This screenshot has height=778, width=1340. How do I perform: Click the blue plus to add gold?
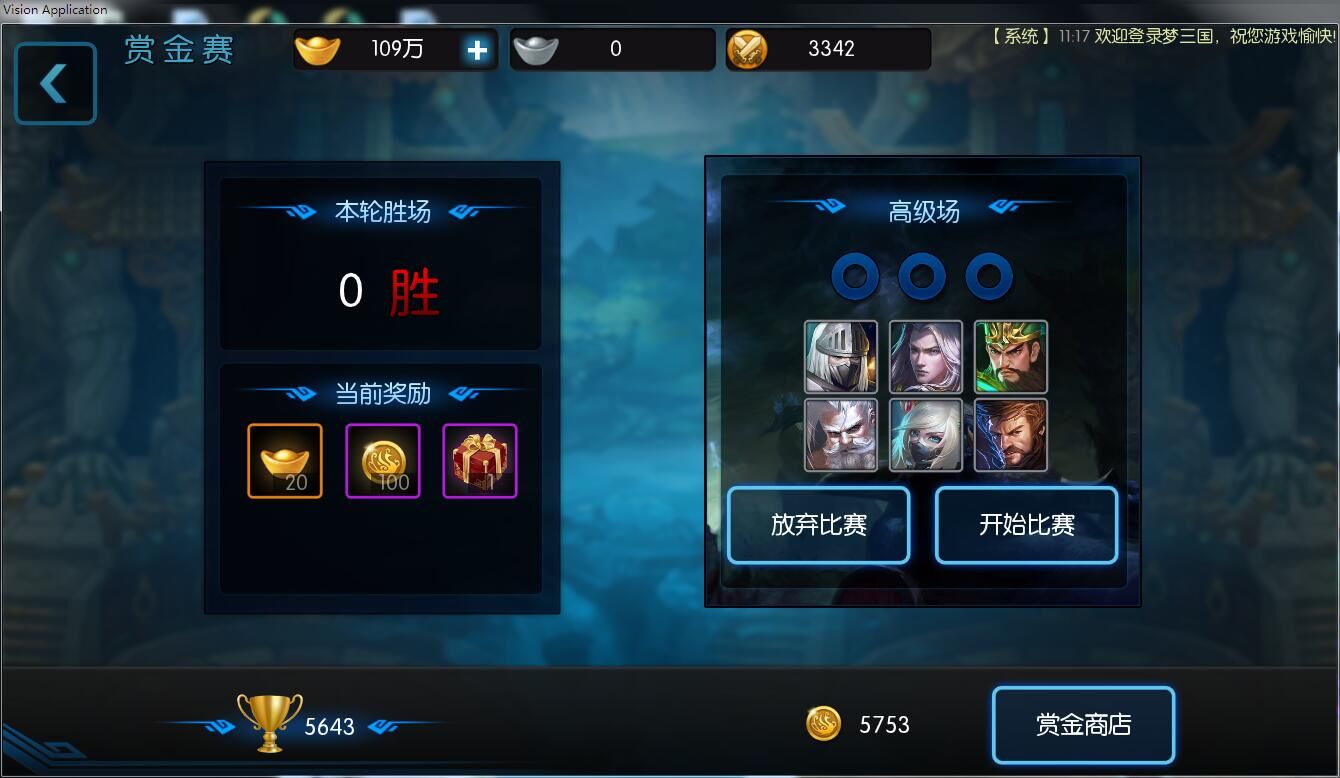click(477, 48)
